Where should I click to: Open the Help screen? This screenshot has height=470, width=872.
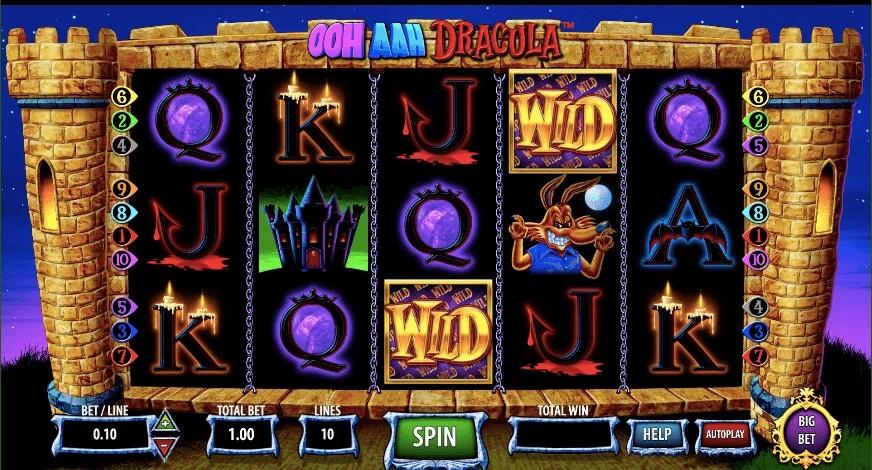656,435
